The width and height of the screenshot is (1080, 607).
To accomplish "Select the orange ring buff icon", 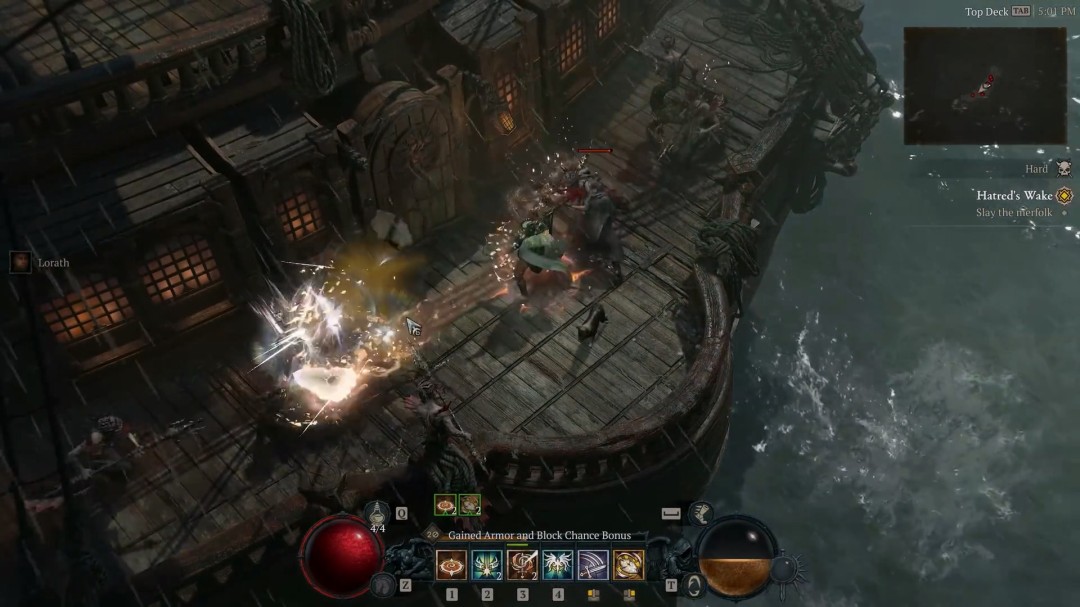I will point(445,505).
